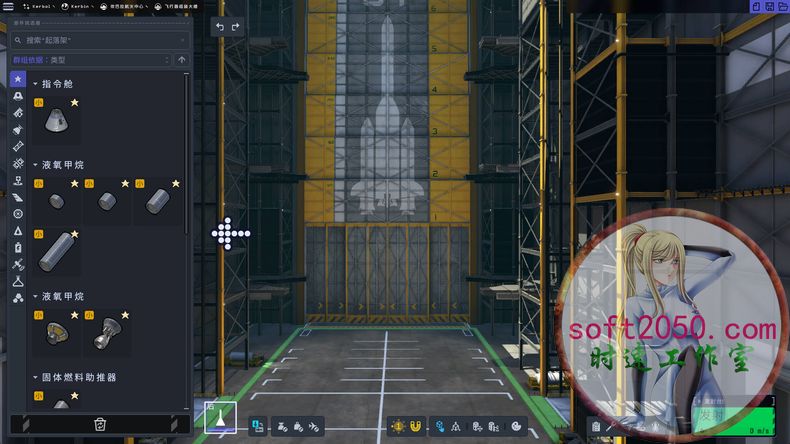Click the trash bin delete button
790x444 pixels.
(100, 424)
